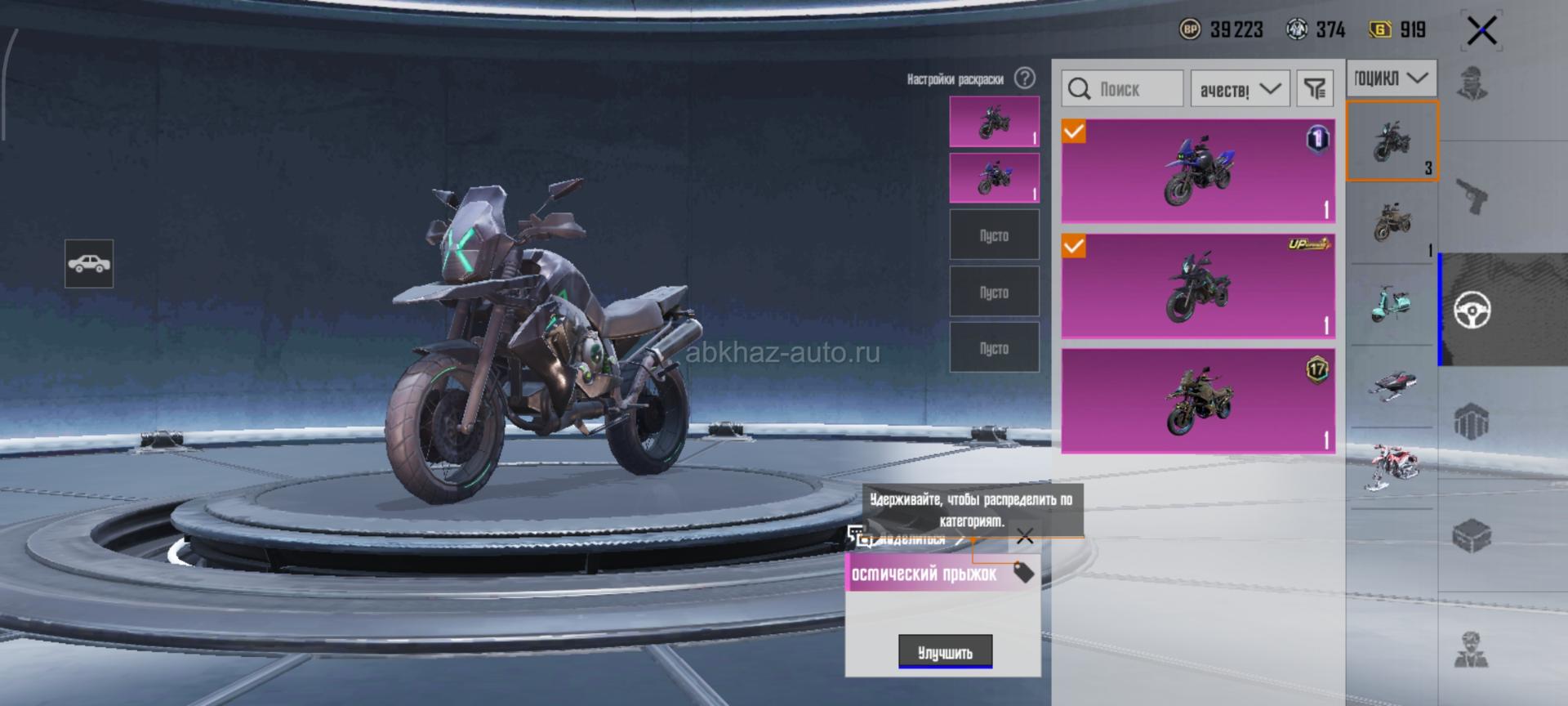Select the first paint slot with dark motorcycle
Viewport: 1568px width, 706px height.
994,122
